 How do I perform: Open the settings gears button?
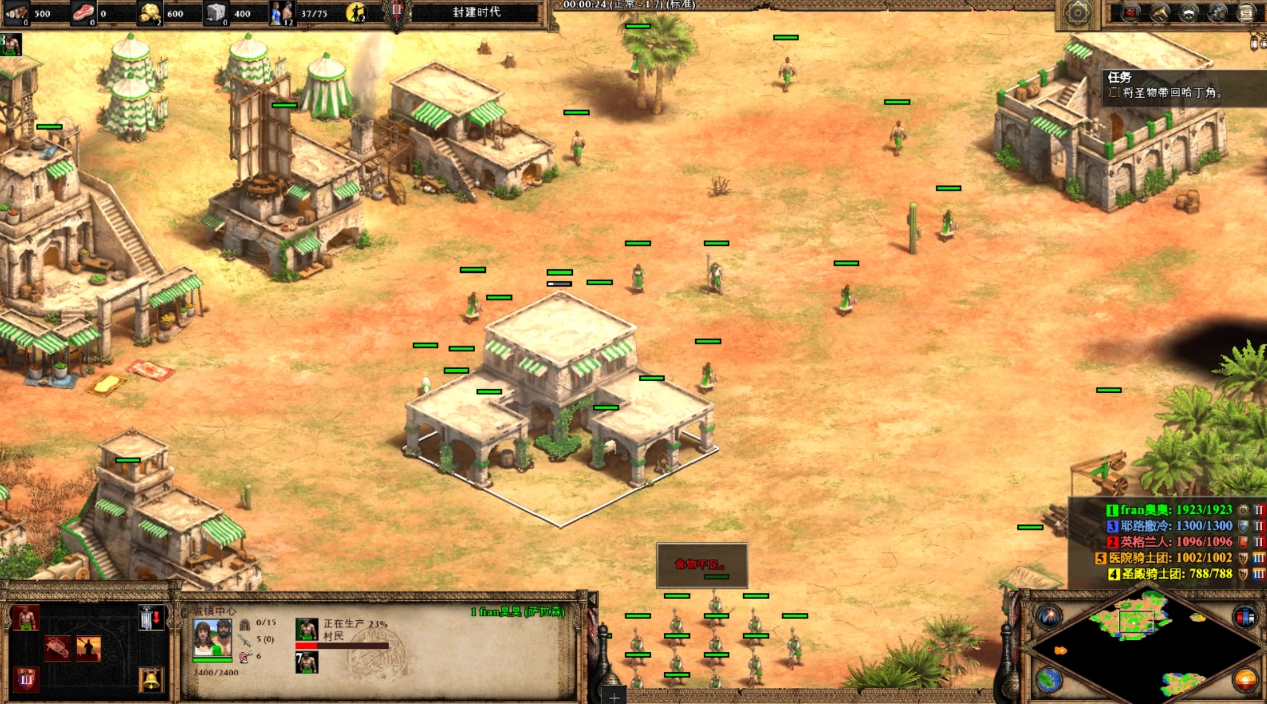1217,13
